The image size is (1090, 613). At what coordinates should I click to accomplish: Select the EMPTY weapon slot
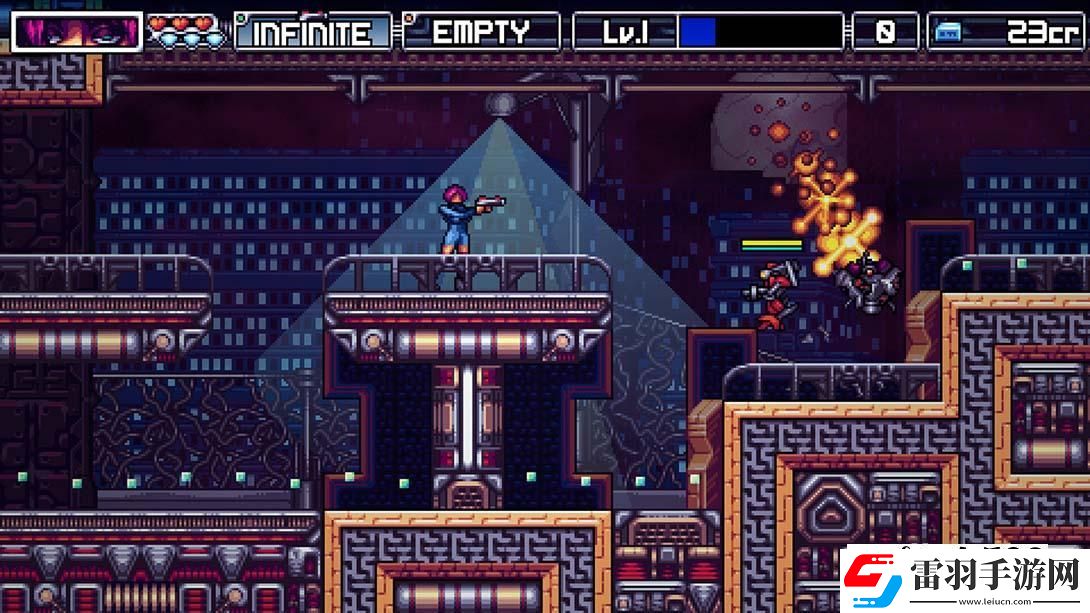coord(482,32)
